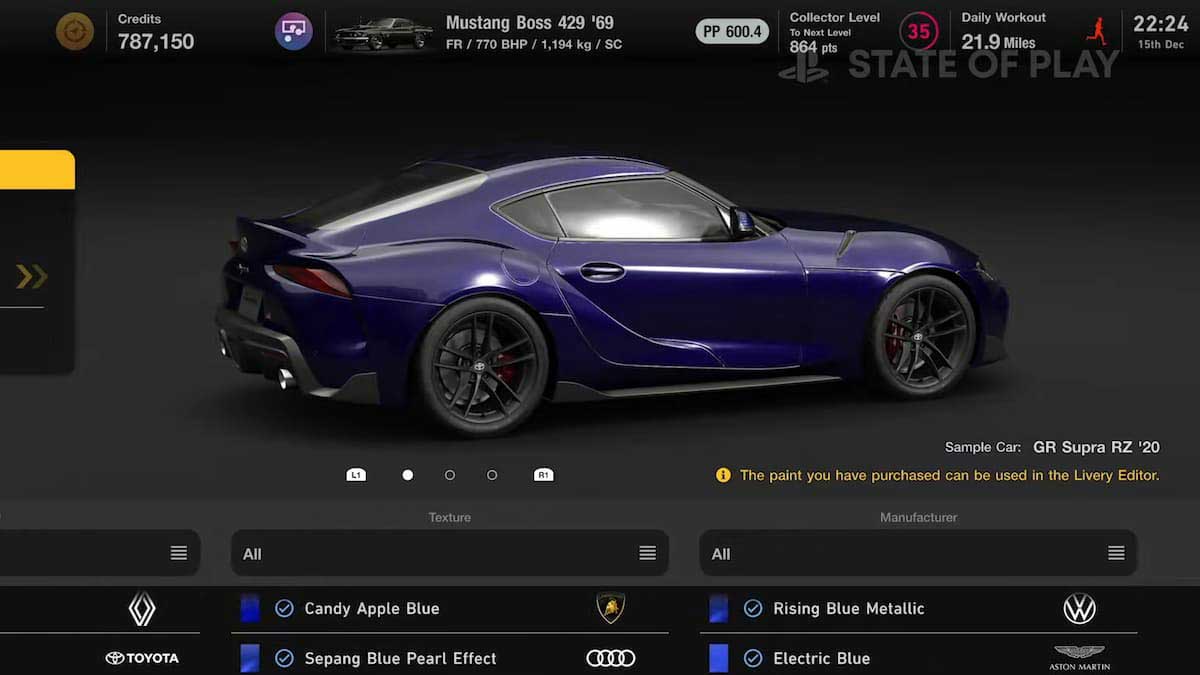Image resolution: width=1200 pixels, height=675 pixels.
Task: Click the gold credits coin icon
Action: pos(75,32)
